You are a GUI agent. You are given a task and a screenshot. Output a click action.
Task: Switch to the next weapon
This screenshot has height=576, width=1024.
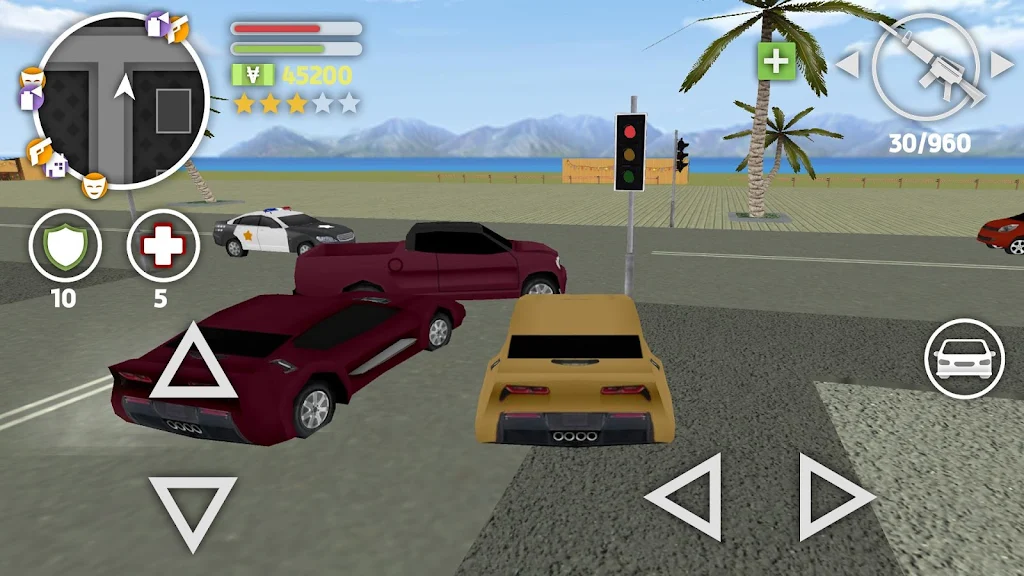pos(1001,65)
